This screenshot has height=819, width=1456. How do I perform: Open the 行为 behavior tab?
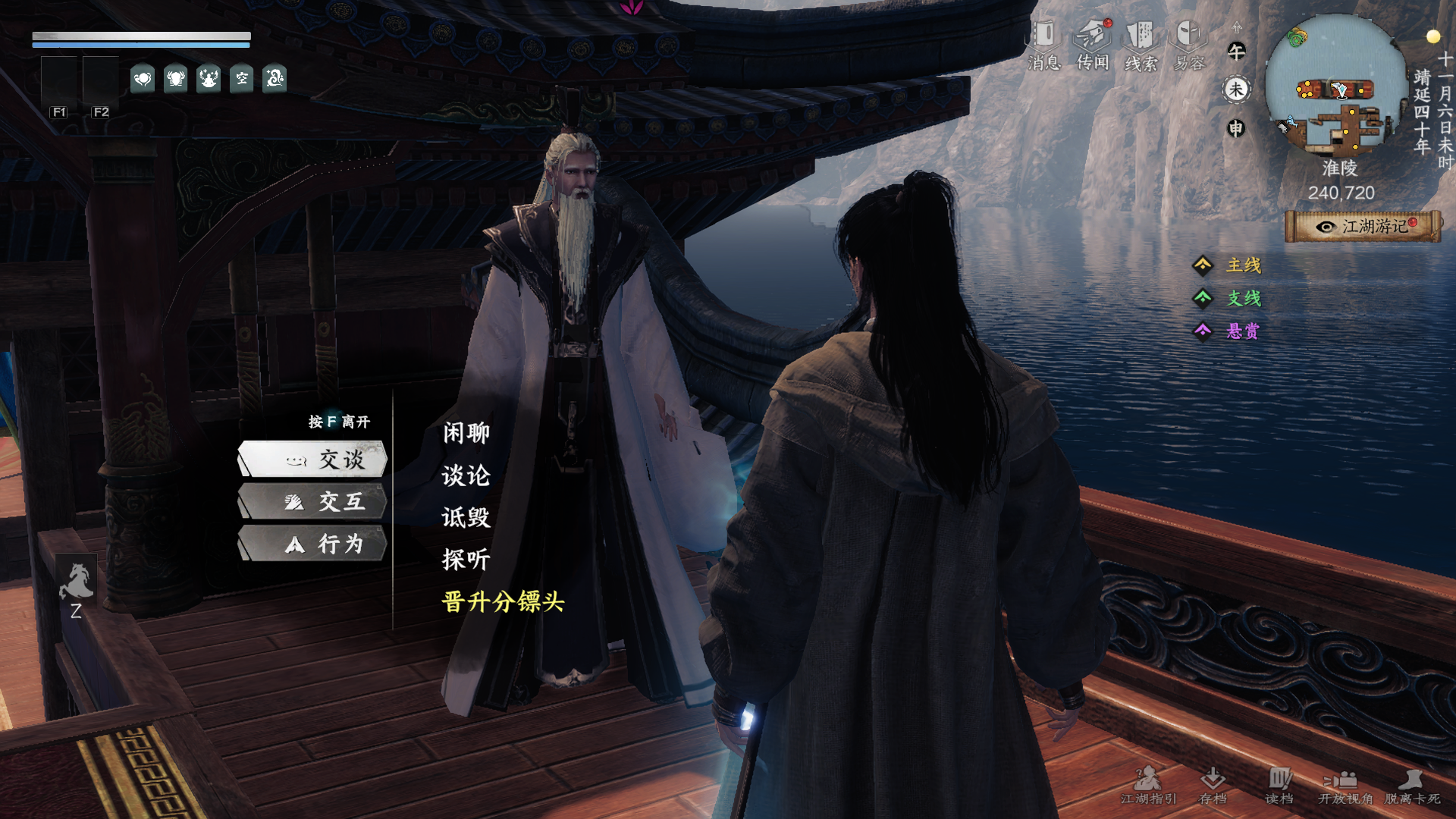[x=313, y=544]
